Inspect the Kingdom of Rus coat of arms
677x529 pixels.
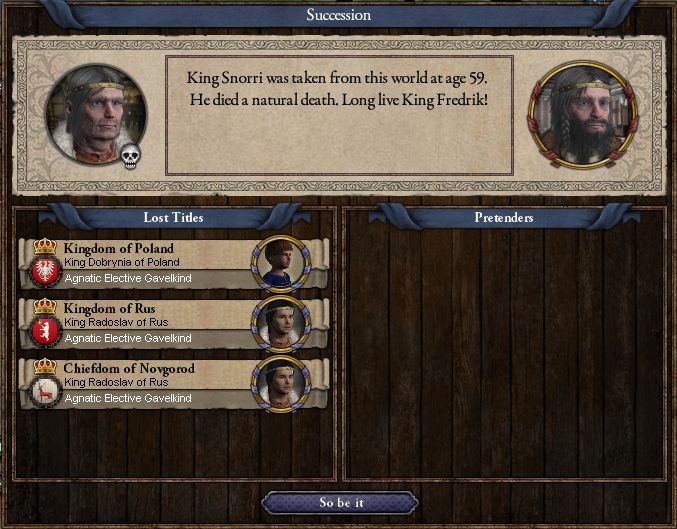click(43, 330)
